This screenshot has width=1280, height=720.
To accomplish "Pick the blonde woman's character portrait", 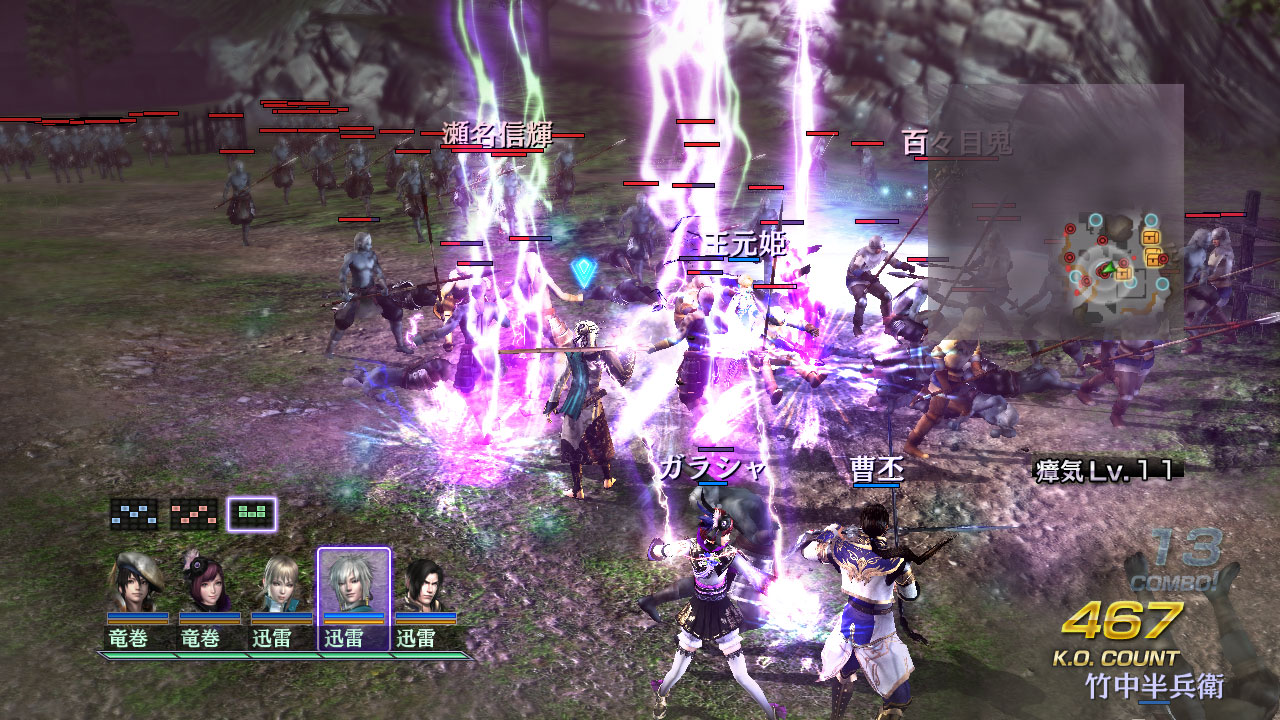I will [x=281, y=582].
